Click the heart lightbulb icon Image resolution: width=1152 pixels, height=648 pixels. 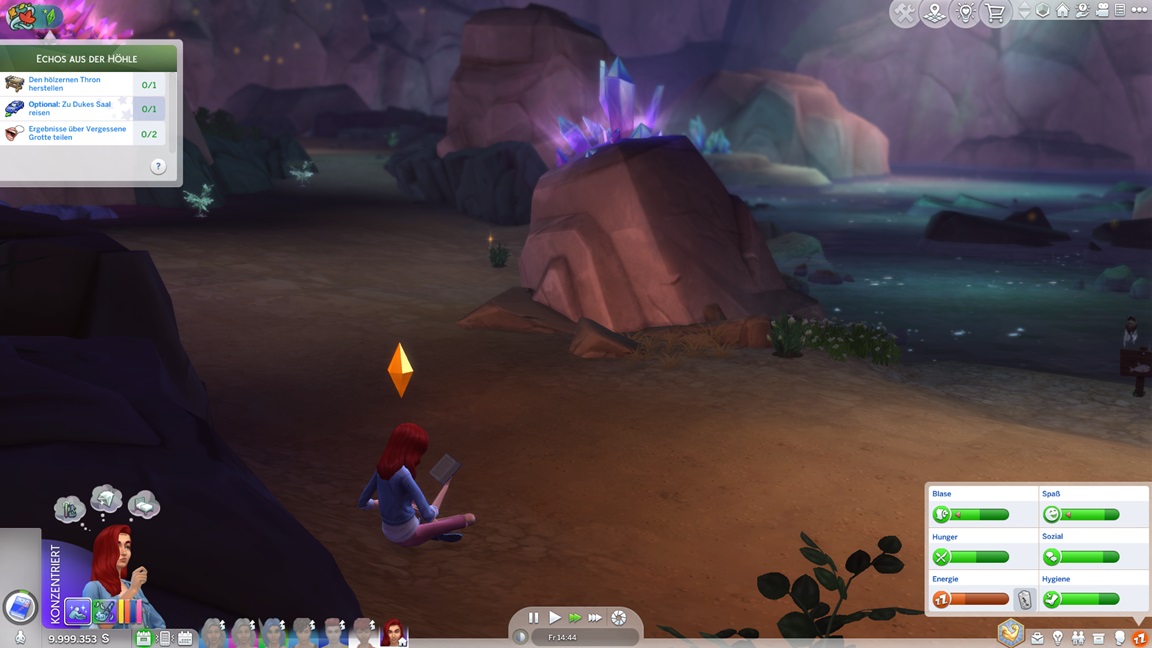(x=965, y=13)
